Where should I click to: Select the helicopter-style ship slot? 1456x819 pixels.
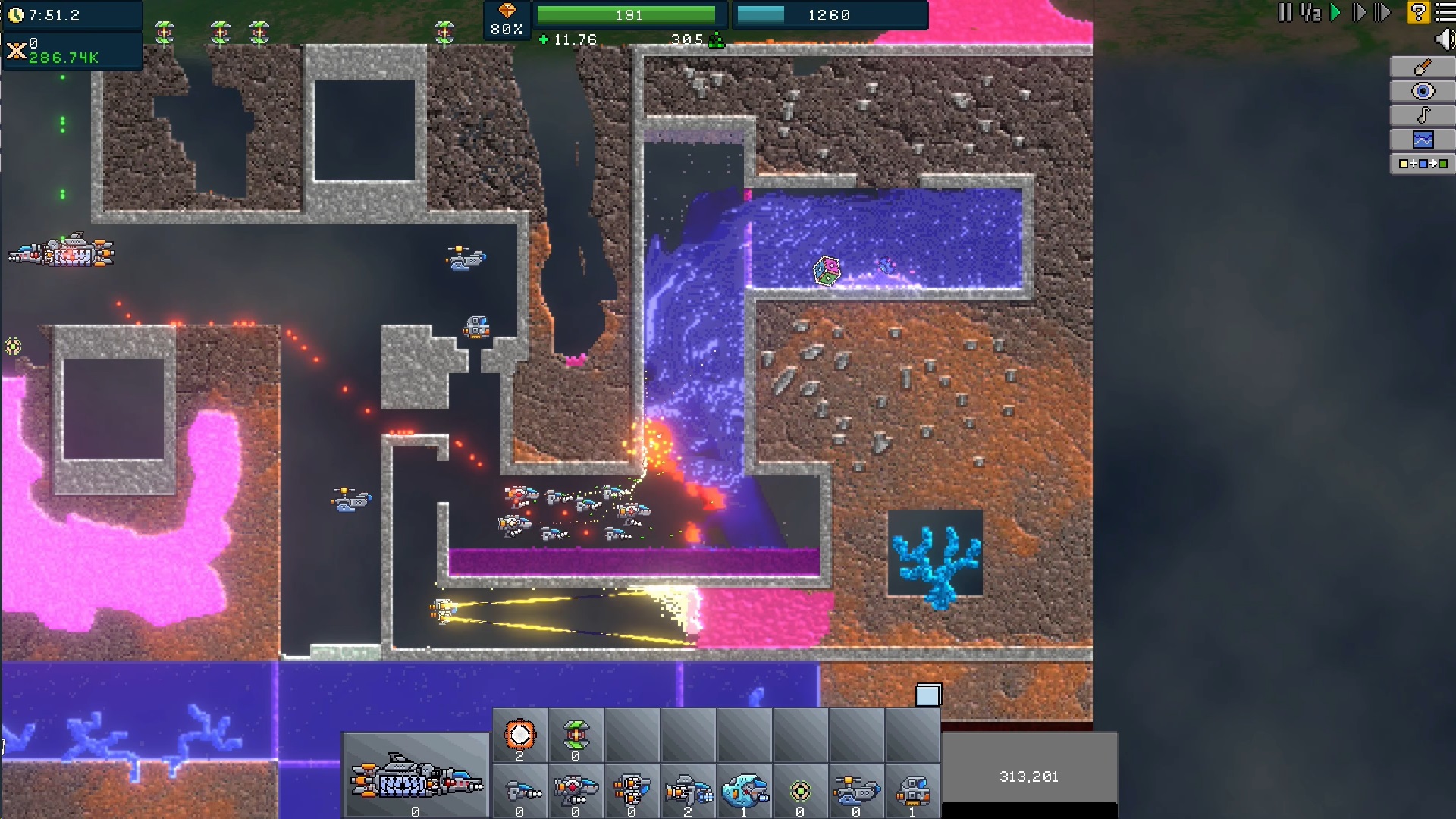[x=856, y=792]
